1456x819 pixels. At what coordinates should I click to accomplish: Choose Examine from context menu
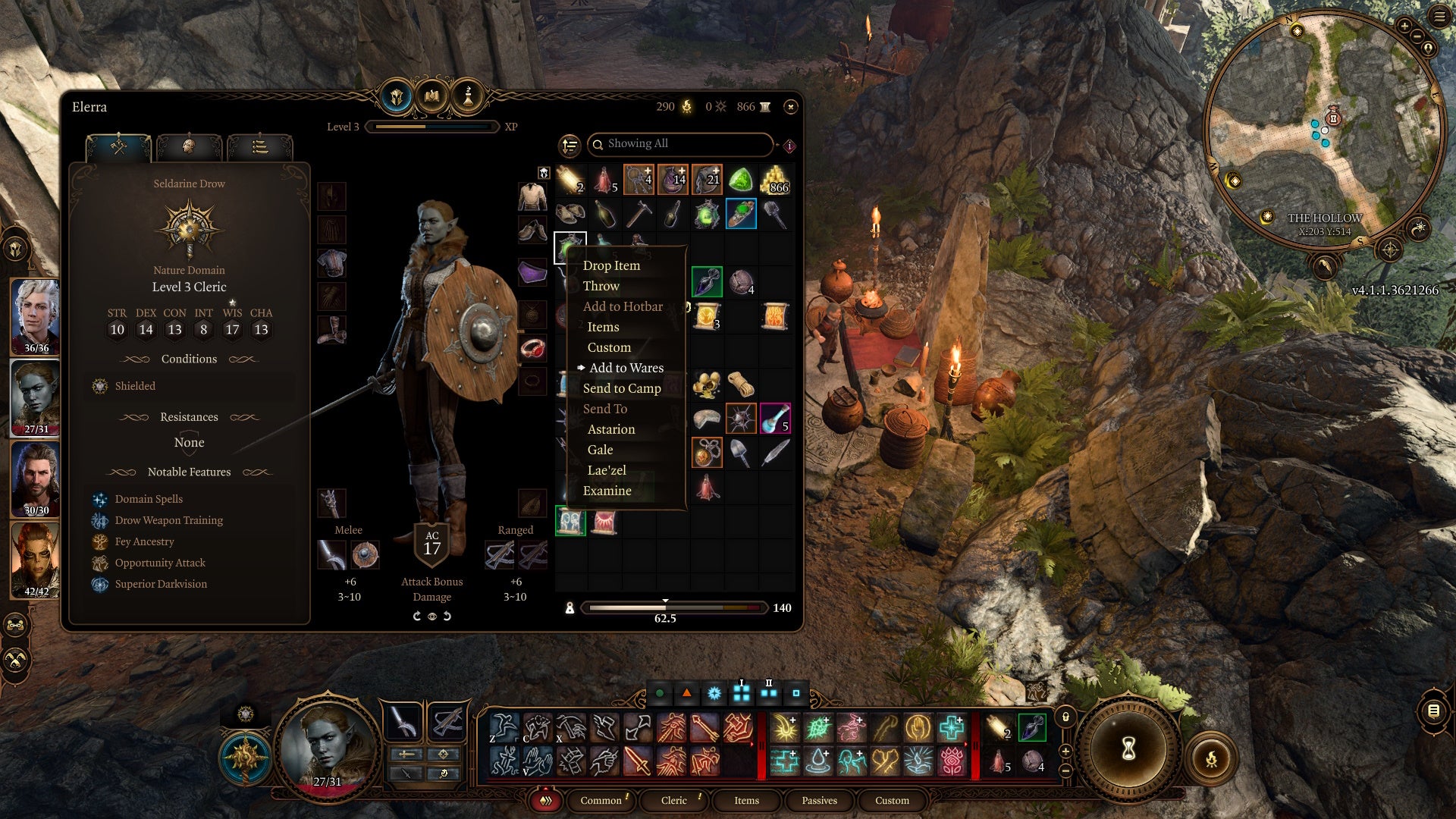click(x=607, y=491)
